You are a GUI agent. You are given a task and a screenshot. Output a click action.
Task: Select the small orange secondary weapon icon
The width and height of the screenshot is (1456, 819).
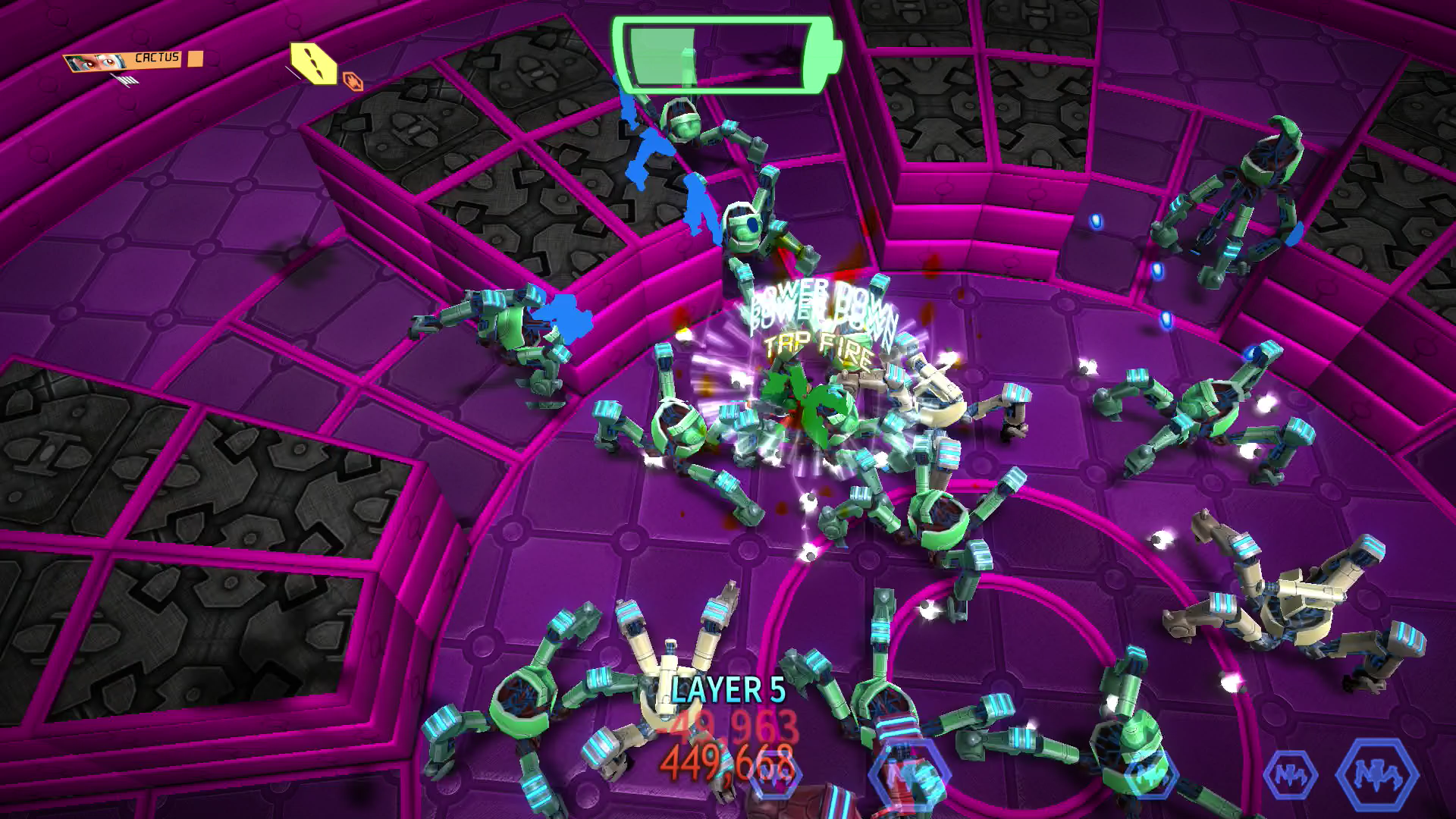[353, 80]
